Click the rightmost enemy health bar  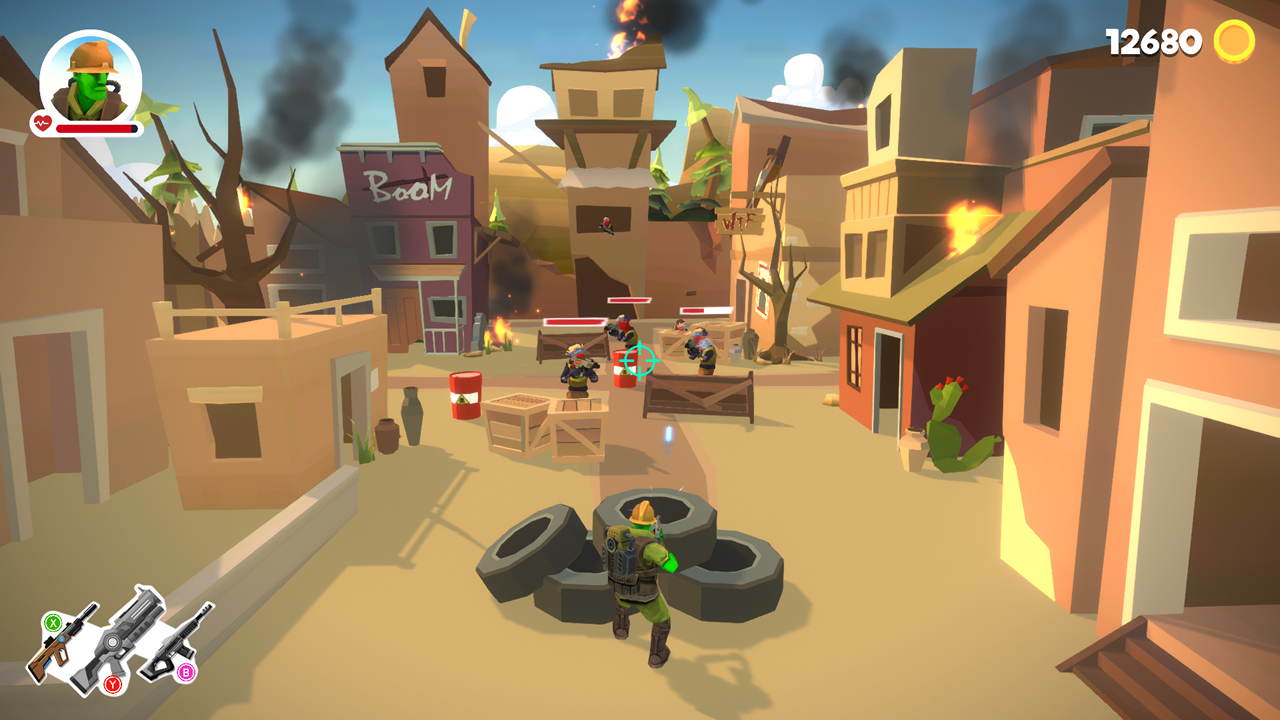tap(707, 309)
